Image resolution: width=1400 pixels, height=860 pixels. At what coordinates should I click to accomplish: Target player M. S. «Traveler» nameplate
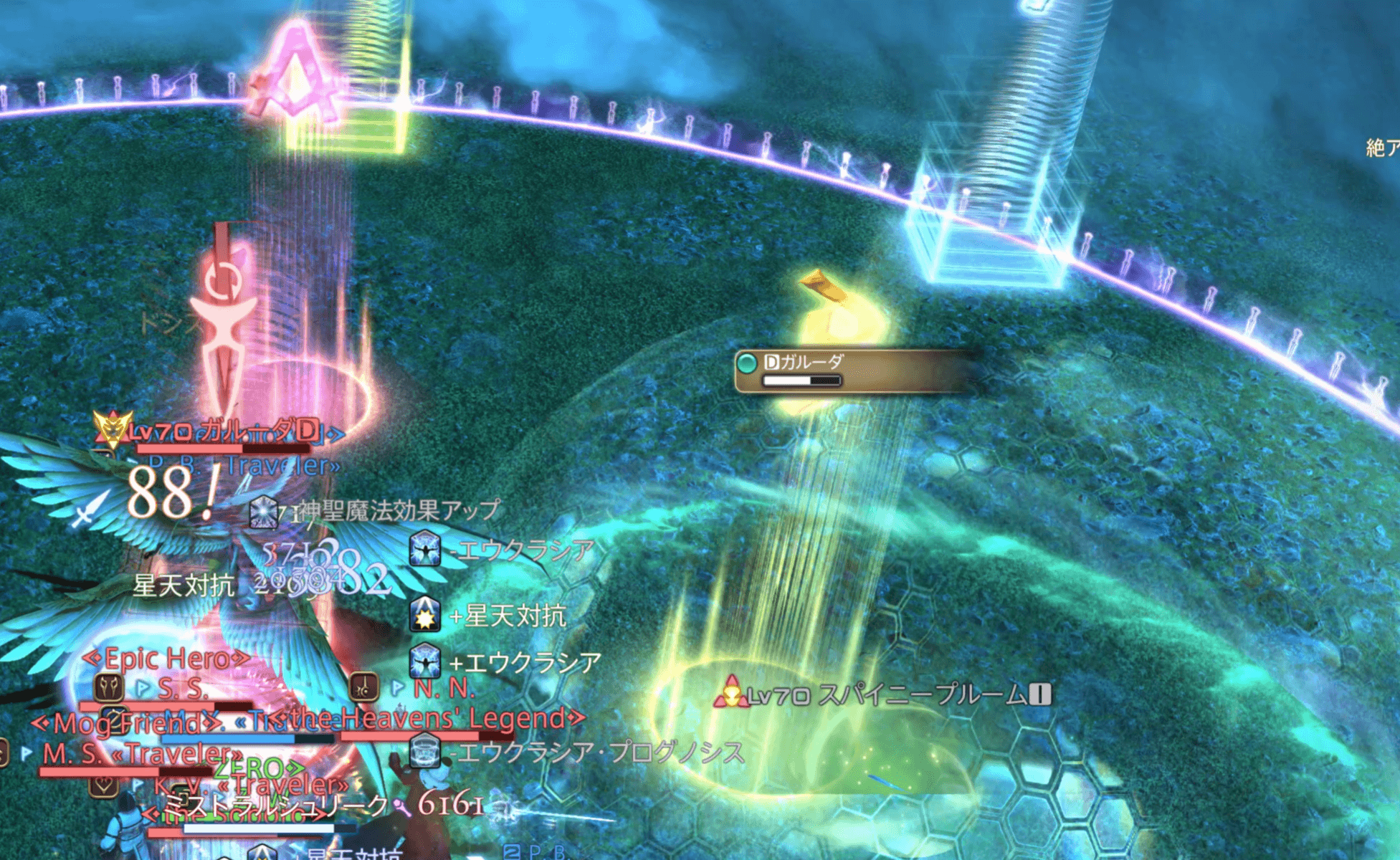pyautogui.click(x=141, y=753)
